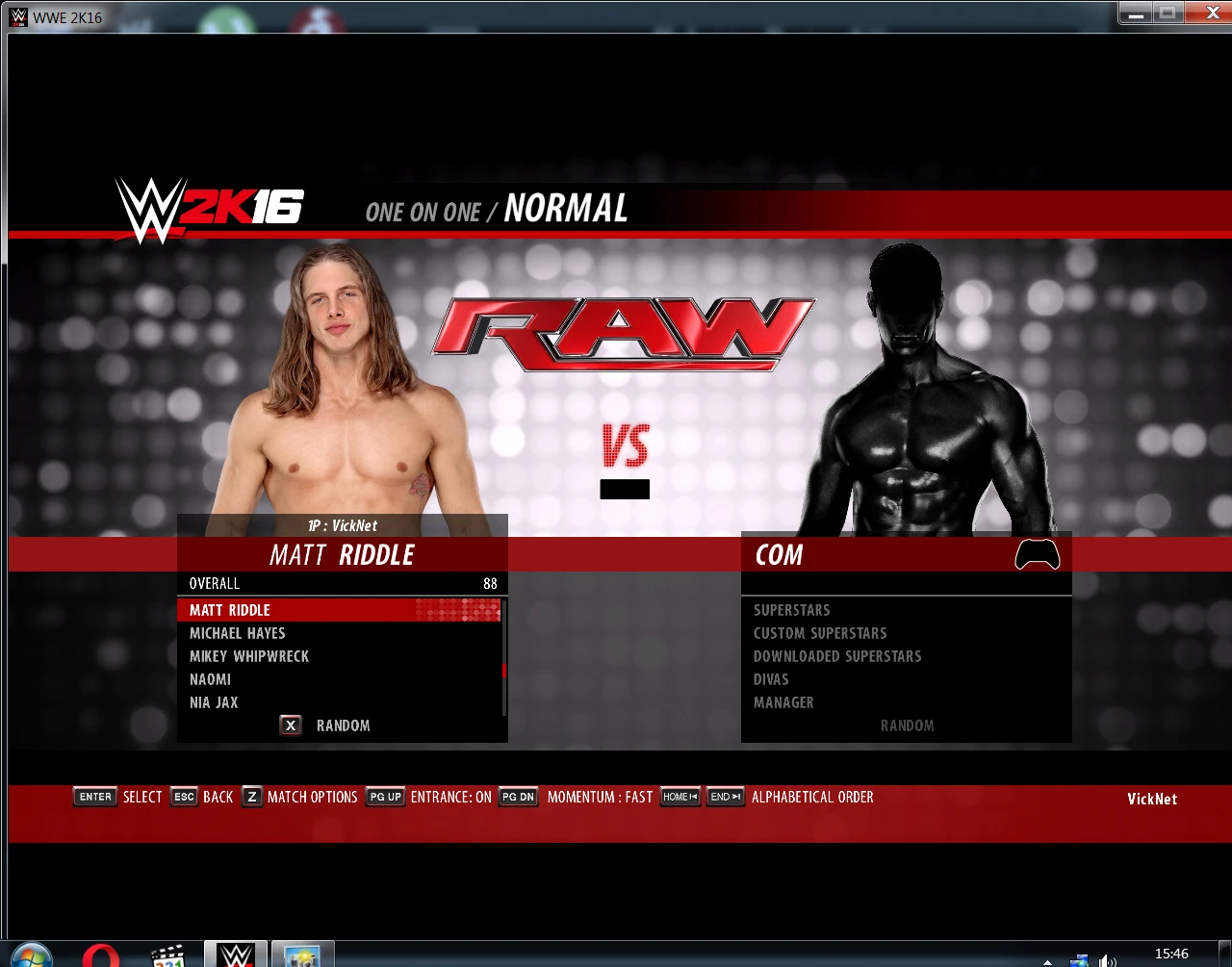Click the X random button icon

290,725
